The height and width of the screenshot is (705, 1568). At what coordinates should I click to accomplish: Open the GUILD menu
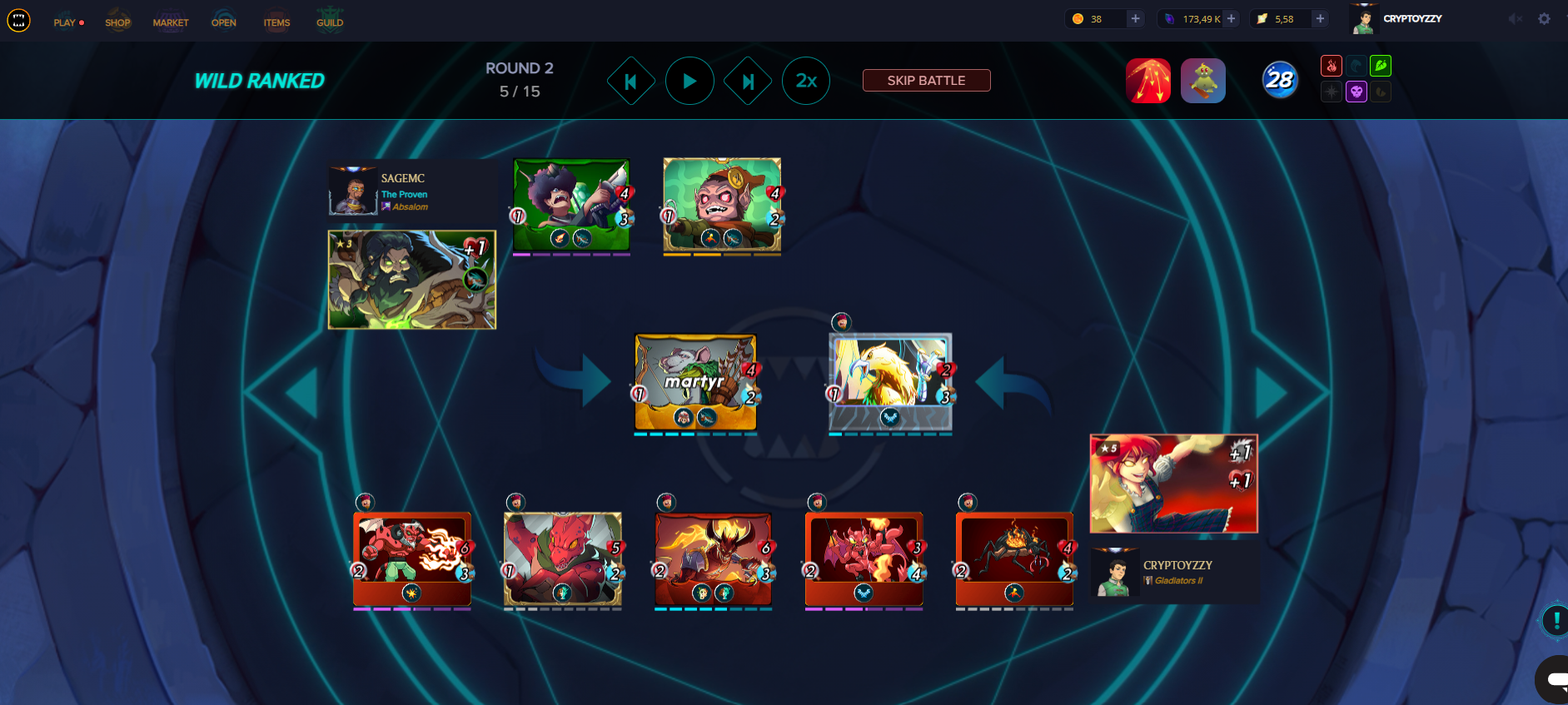(x=330, y=22)
